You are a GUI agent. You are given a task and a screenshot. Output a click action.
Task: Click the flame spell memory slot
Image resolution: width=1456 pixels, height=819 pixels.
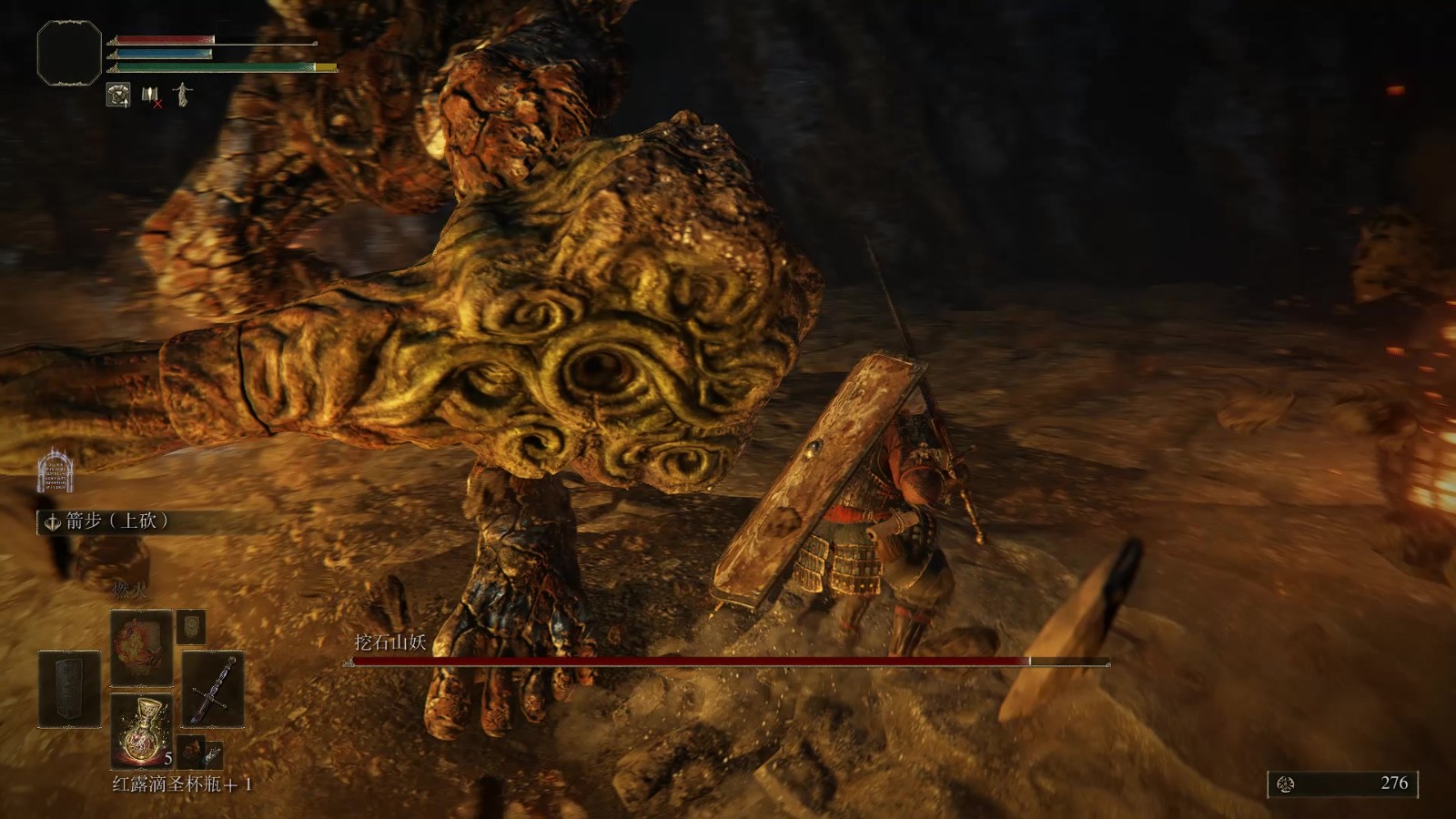tap(141, 647)
